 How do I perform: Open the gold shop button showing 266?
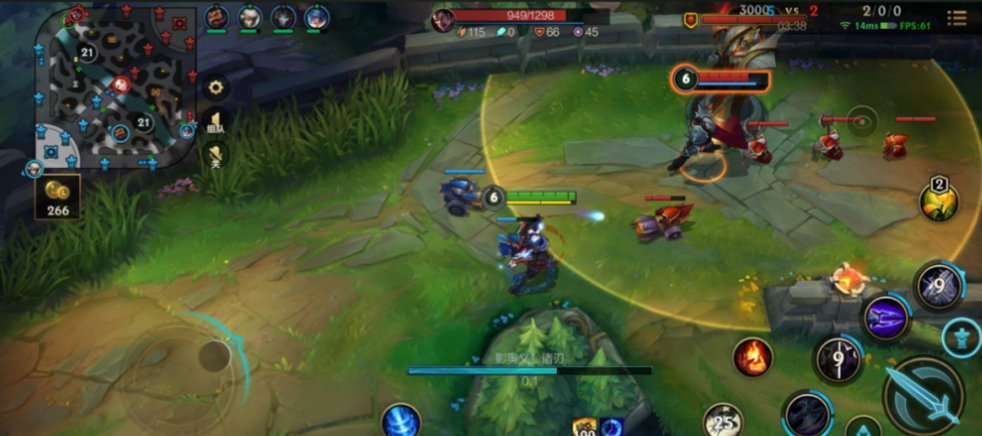[58, 198]
